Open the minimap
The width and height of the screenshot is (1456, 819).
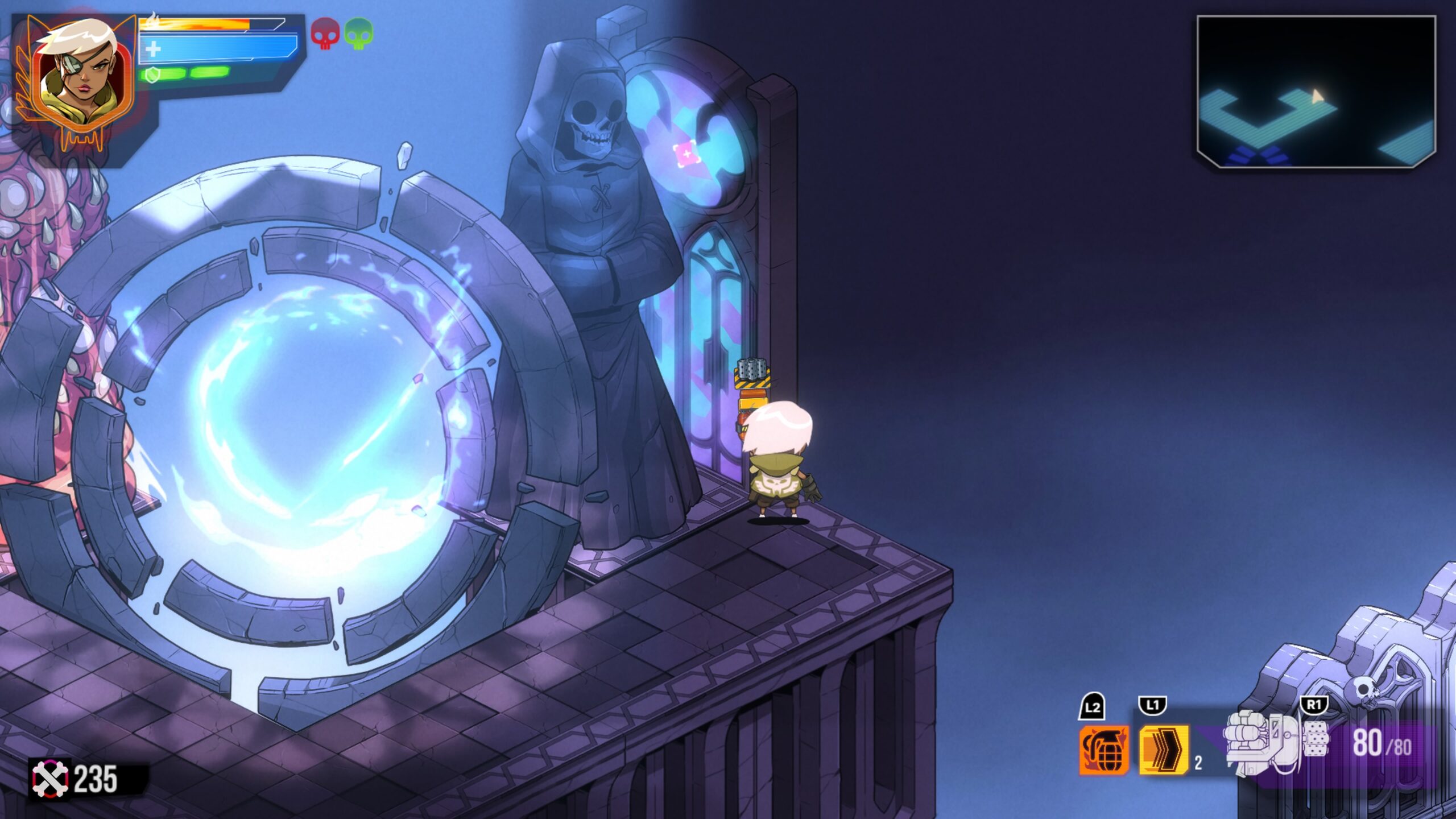1316,92
